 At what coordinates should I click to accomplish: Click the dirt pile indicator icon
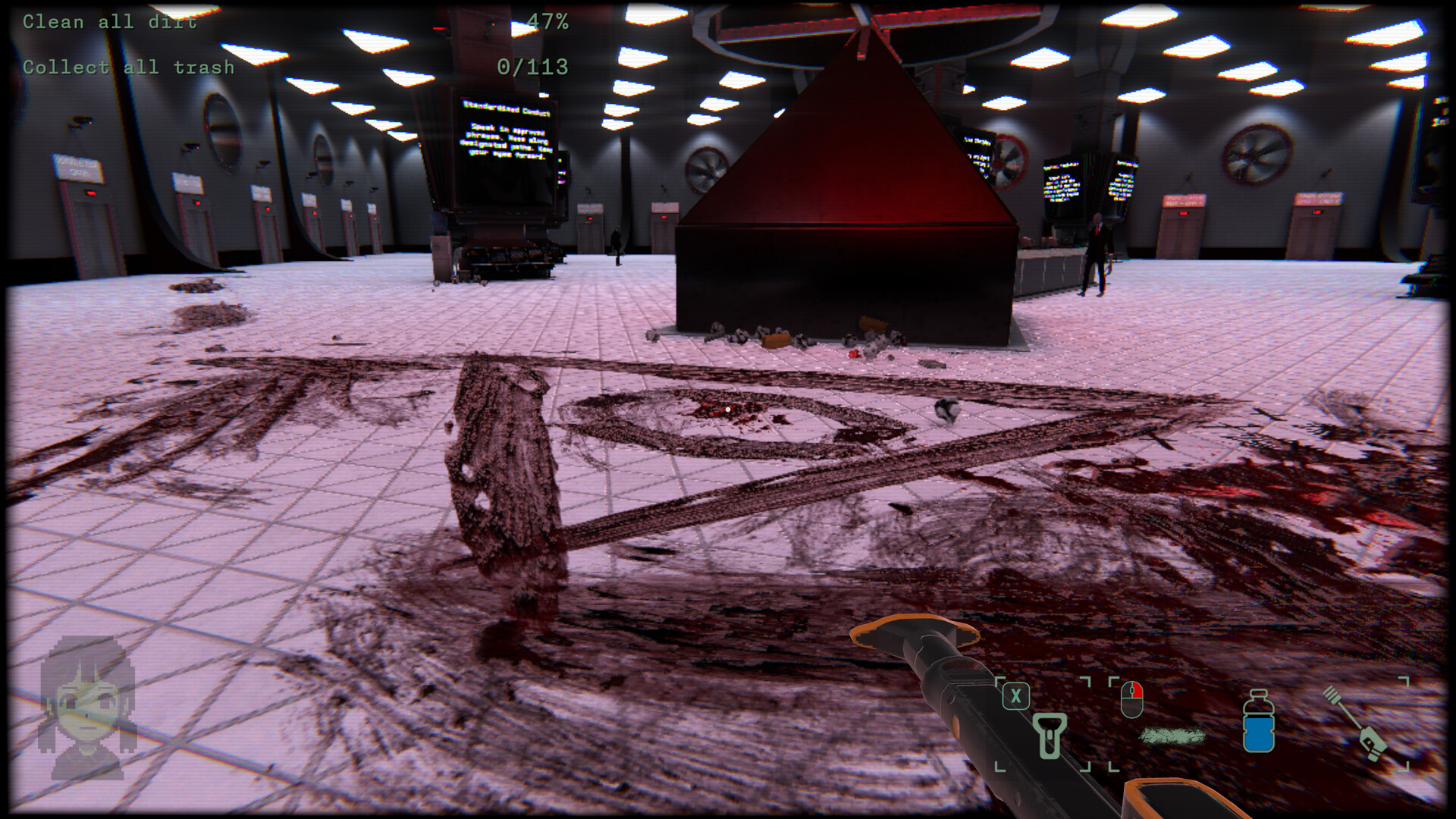coord(1172,736)
